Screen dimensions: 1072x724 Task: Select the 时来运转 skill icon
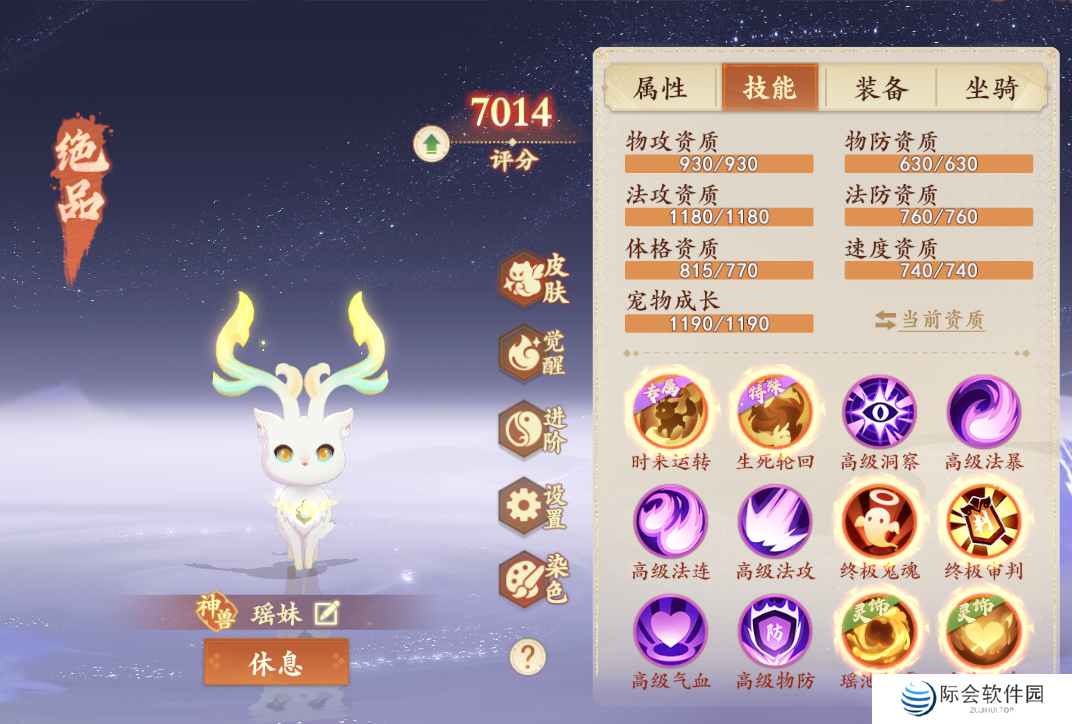click(x=670, y=412)
